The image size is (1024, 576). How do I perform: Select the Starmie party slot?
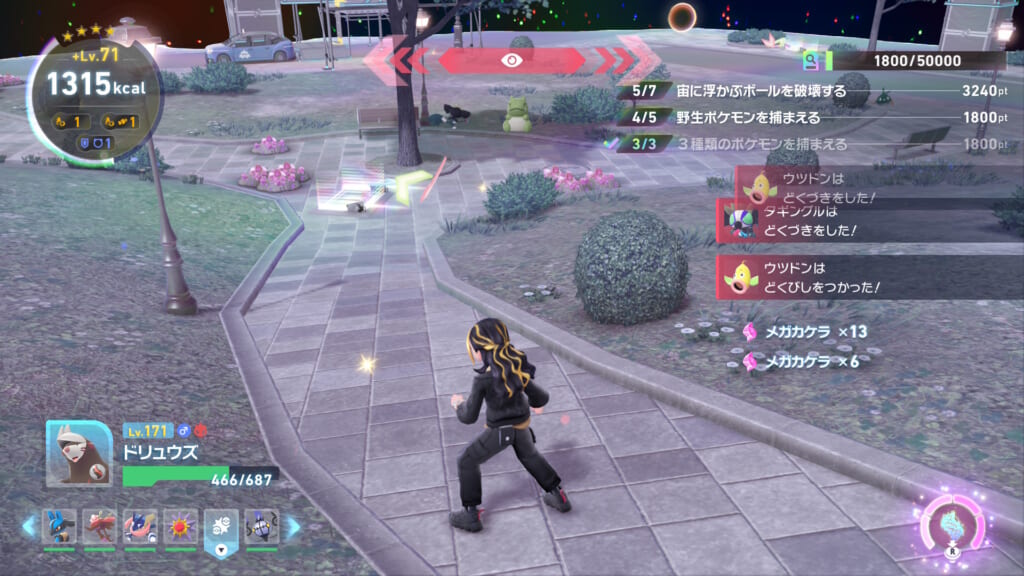tap(181, 526)
